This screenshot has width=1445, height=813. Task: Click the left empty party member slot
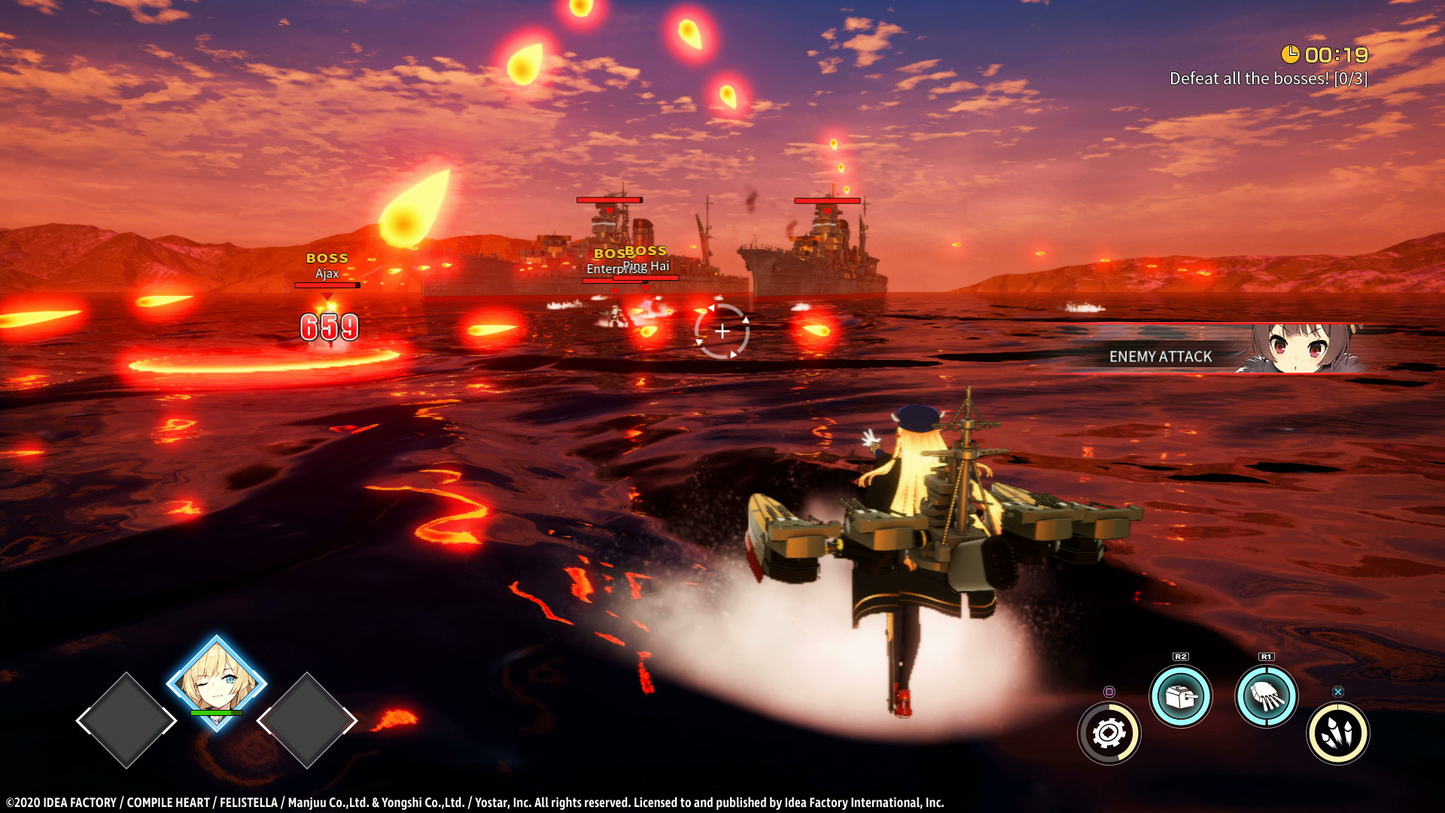(126, 719)
